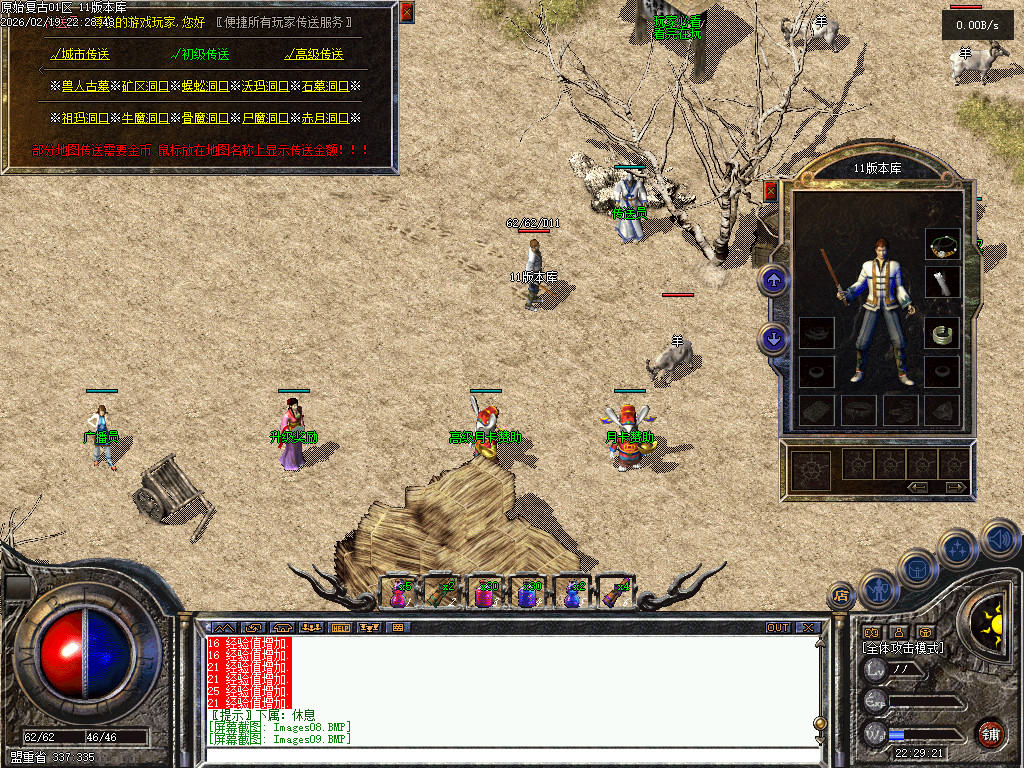Click the OUT button on chat bar

(x=778, y=627)
